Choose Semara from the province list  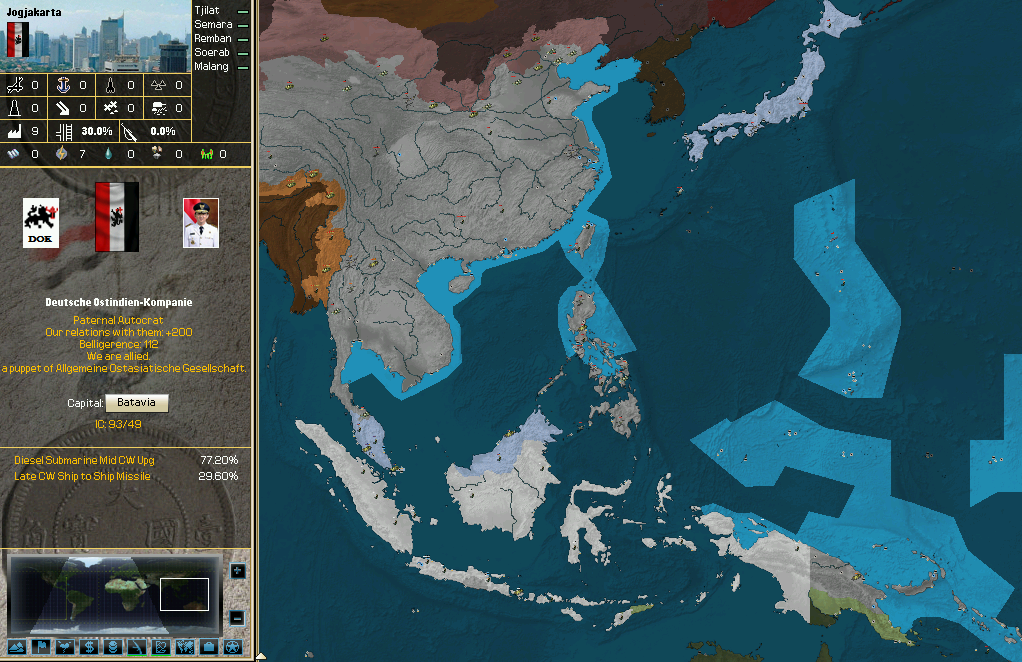pos(213,24)
